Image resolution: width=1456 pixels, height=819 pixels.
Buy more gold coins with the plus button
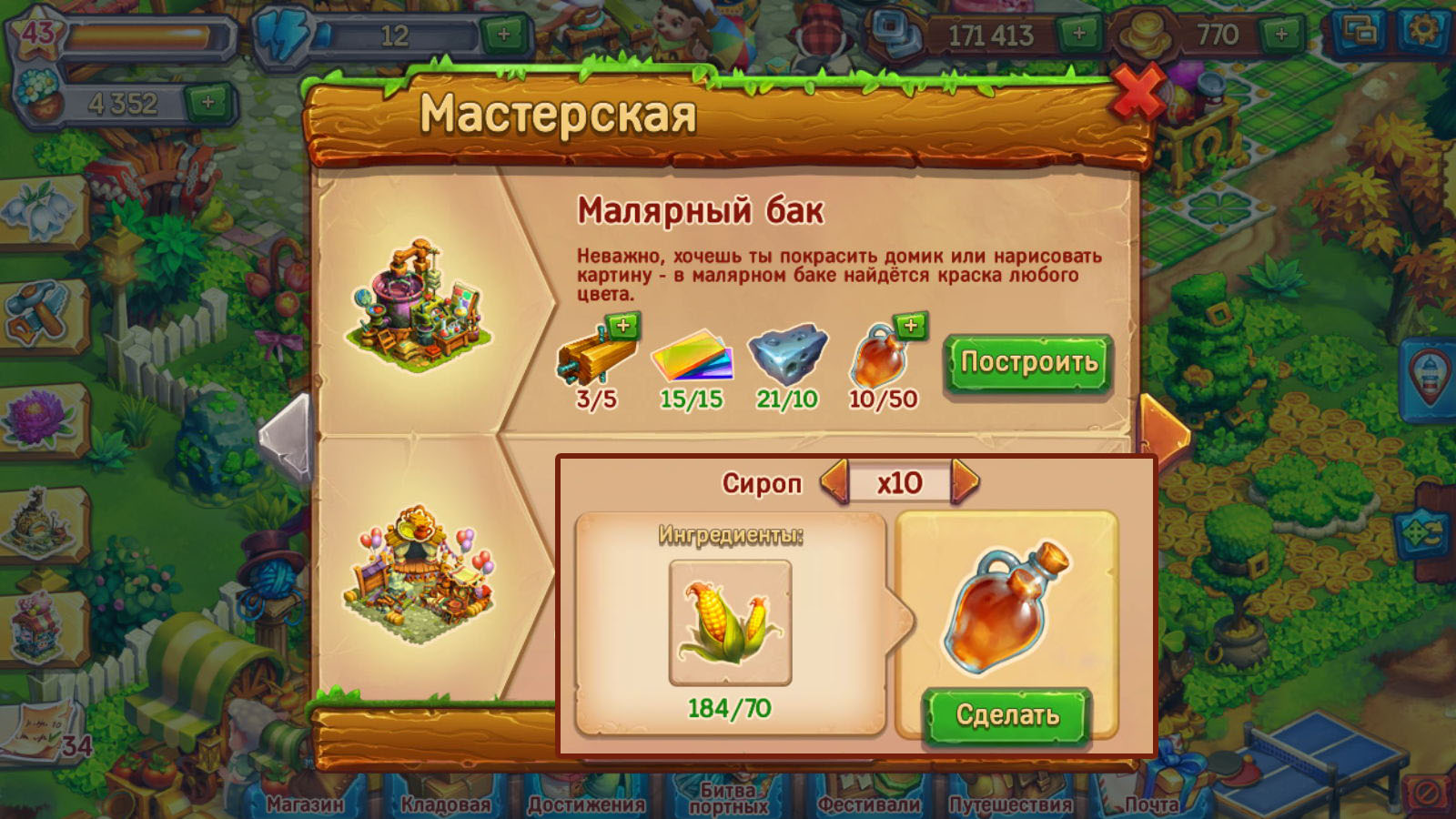(1281, 35)
